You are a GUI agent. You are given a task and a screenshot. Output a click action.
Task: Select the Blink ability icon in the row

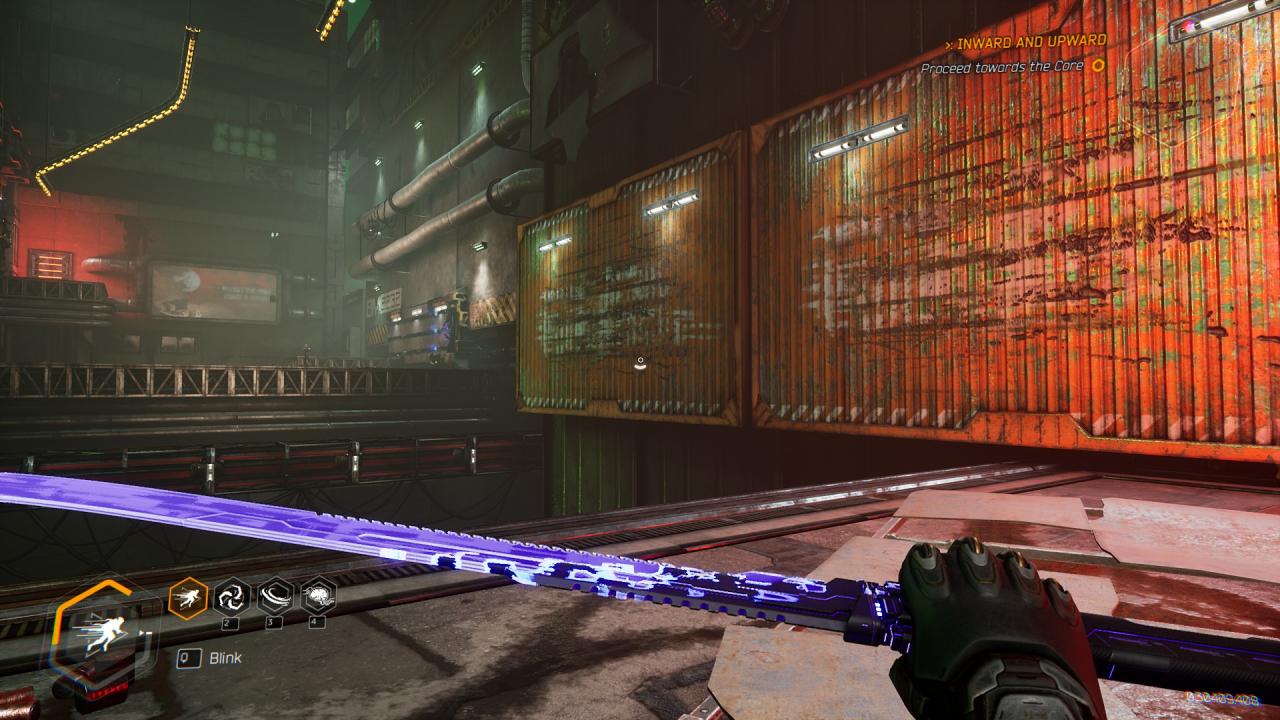[188, 598]
